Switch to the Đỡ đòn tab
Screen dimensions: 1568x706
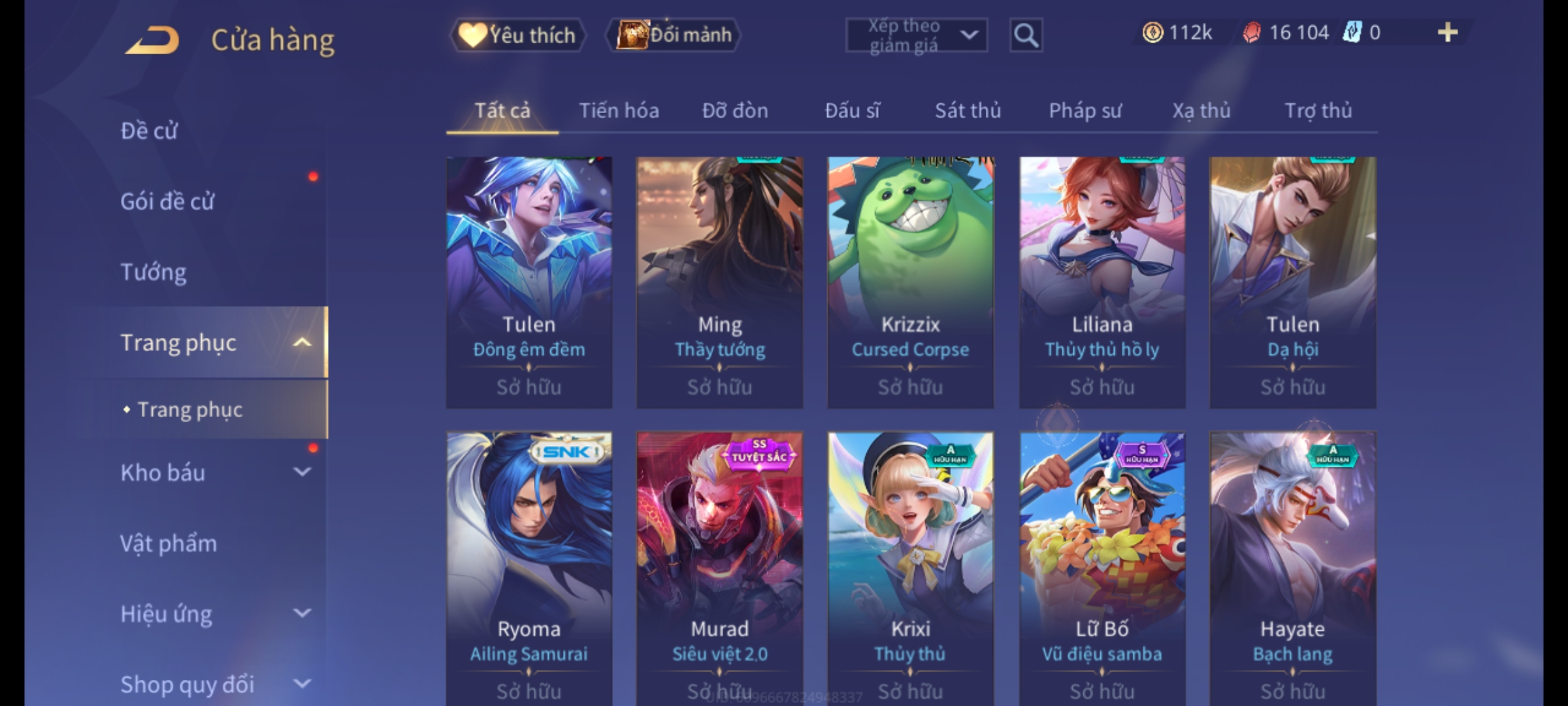735,110
